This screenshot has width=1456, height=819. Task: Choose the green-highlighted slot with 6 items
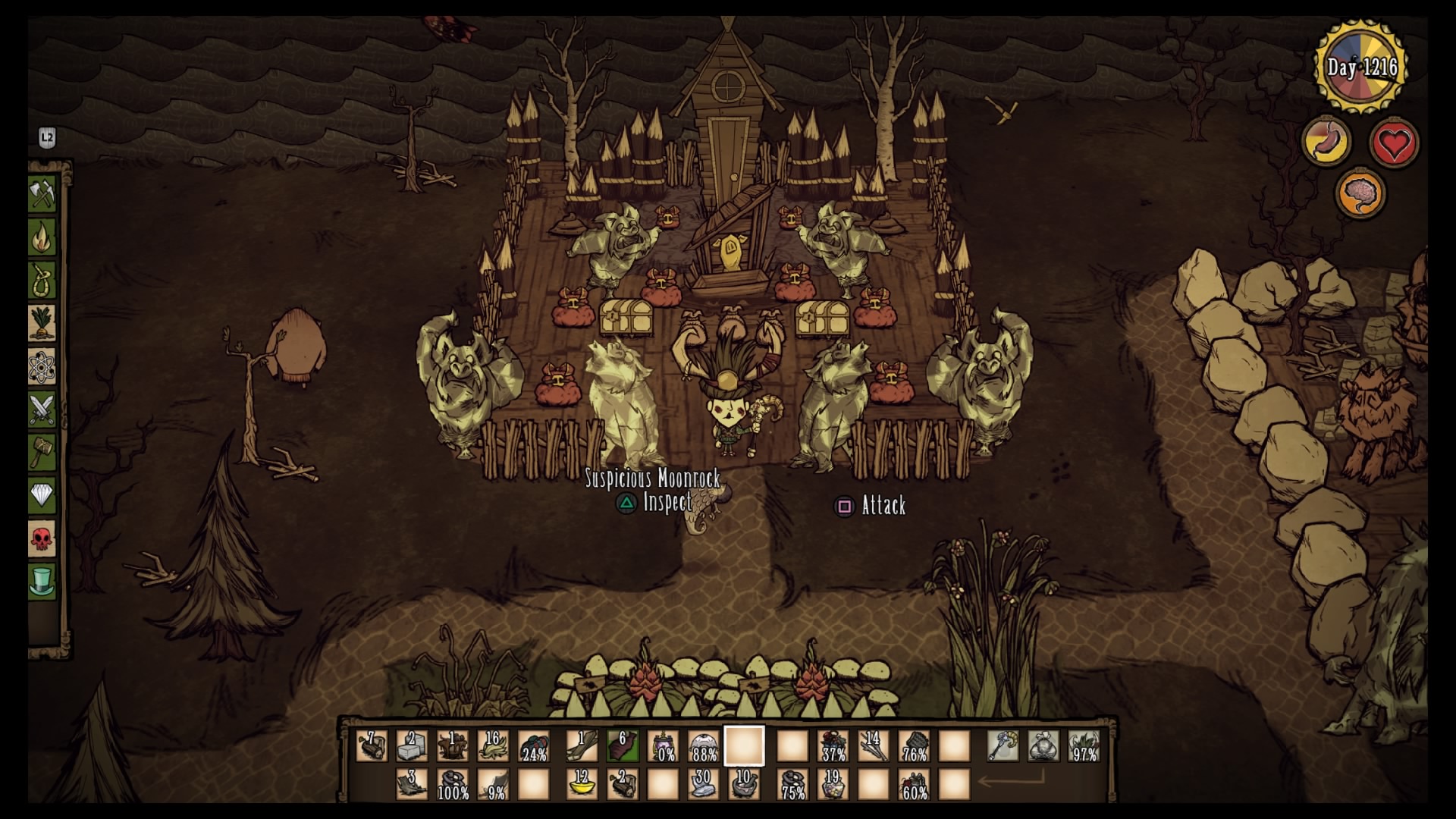coord(623,746)
